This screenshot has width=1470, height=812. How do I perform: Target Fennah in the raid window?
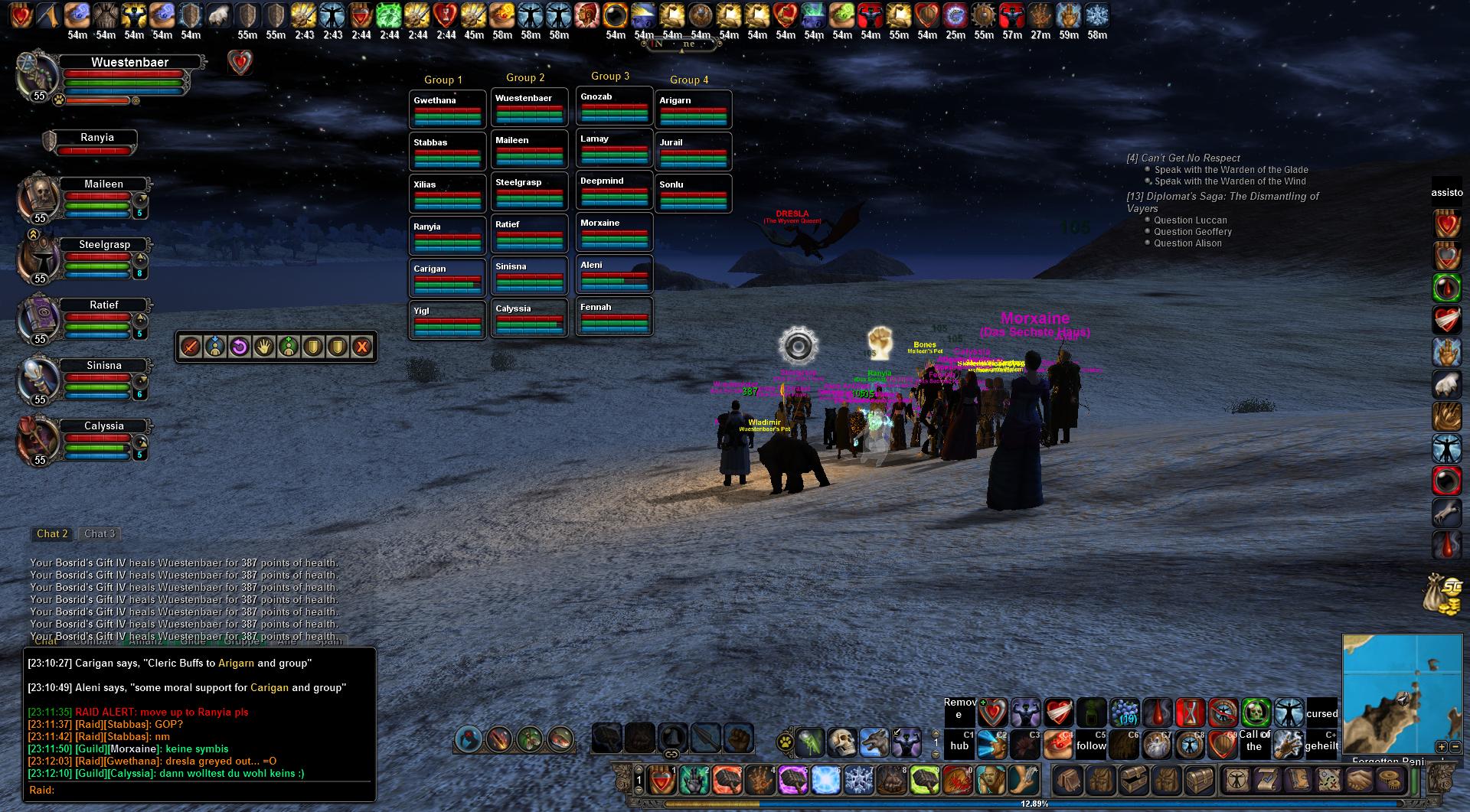point(614,315)
